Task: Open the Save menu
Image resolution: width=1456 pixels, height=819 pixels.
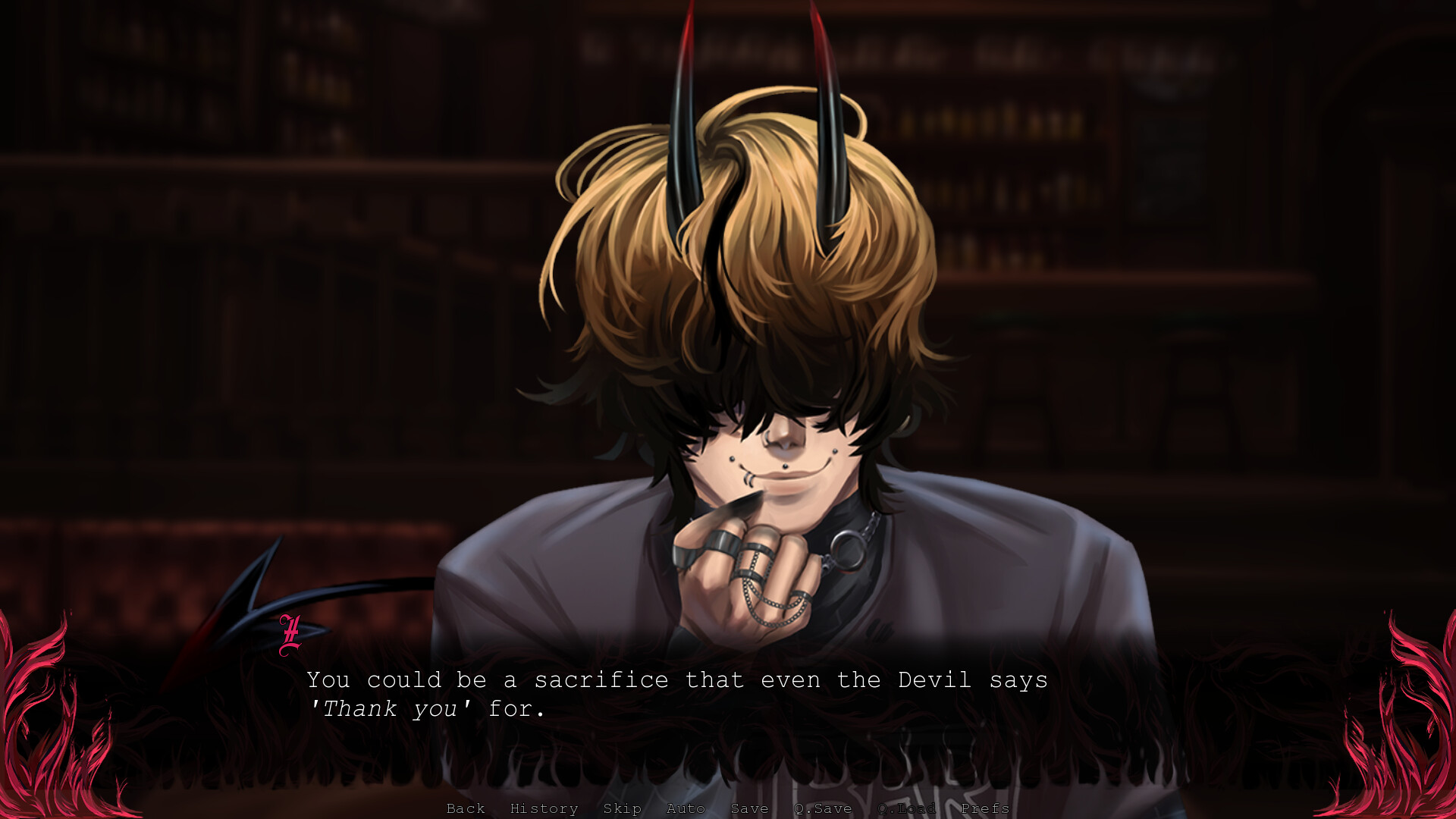Action: 749,808
